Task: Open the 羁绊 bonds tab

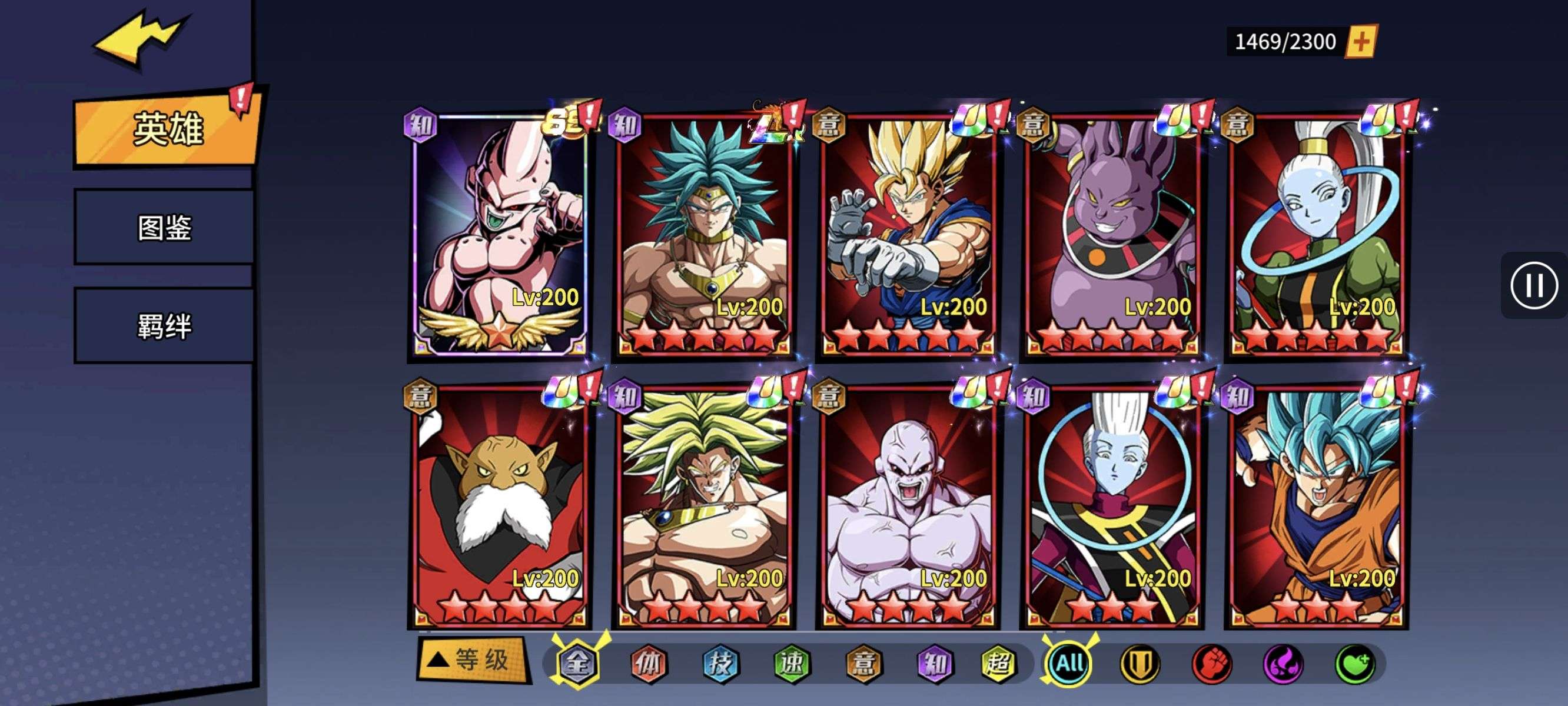Action: (x=164, y=325)
